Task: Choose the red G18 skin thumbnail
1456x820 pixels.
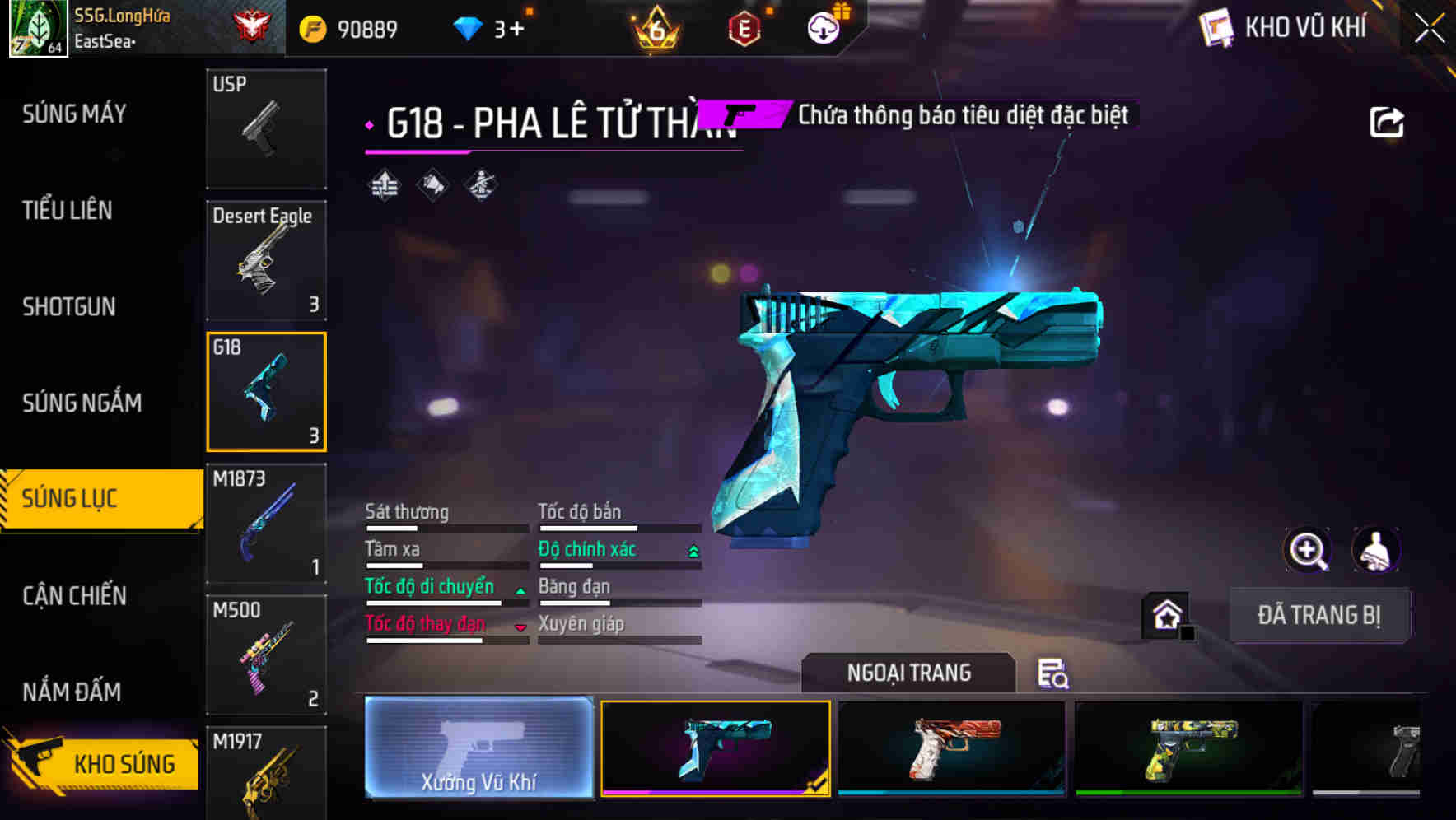Action: (x=951, y=748)
